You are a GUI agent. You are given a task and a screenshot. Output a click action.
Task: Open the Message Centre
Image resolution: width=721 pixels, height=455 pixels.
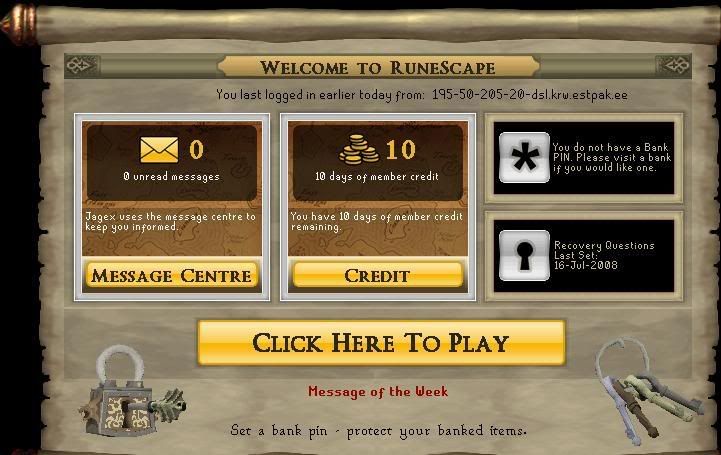point(171,274)
